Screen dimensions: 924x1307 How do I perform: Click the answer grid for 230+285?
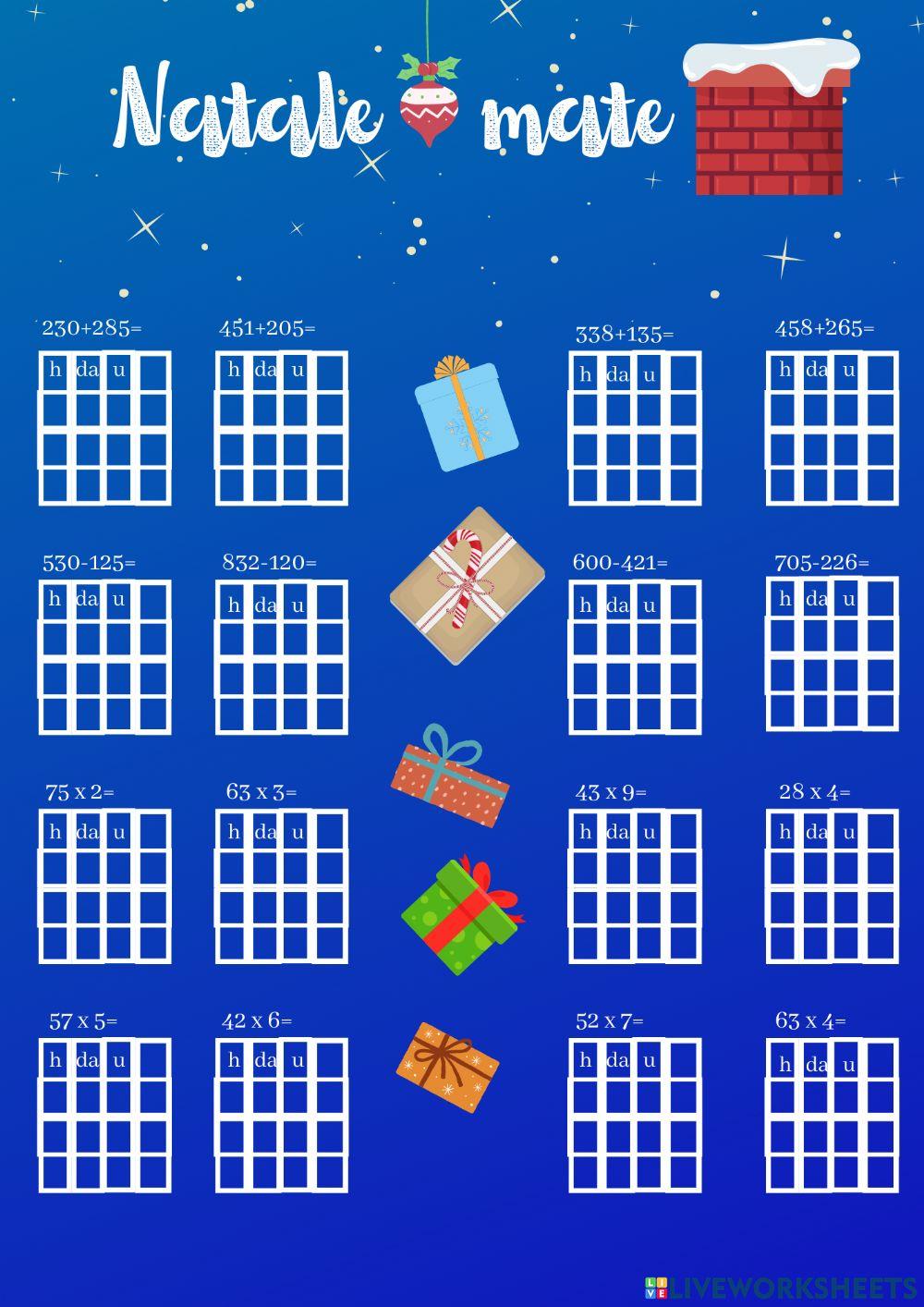(104, 428)
